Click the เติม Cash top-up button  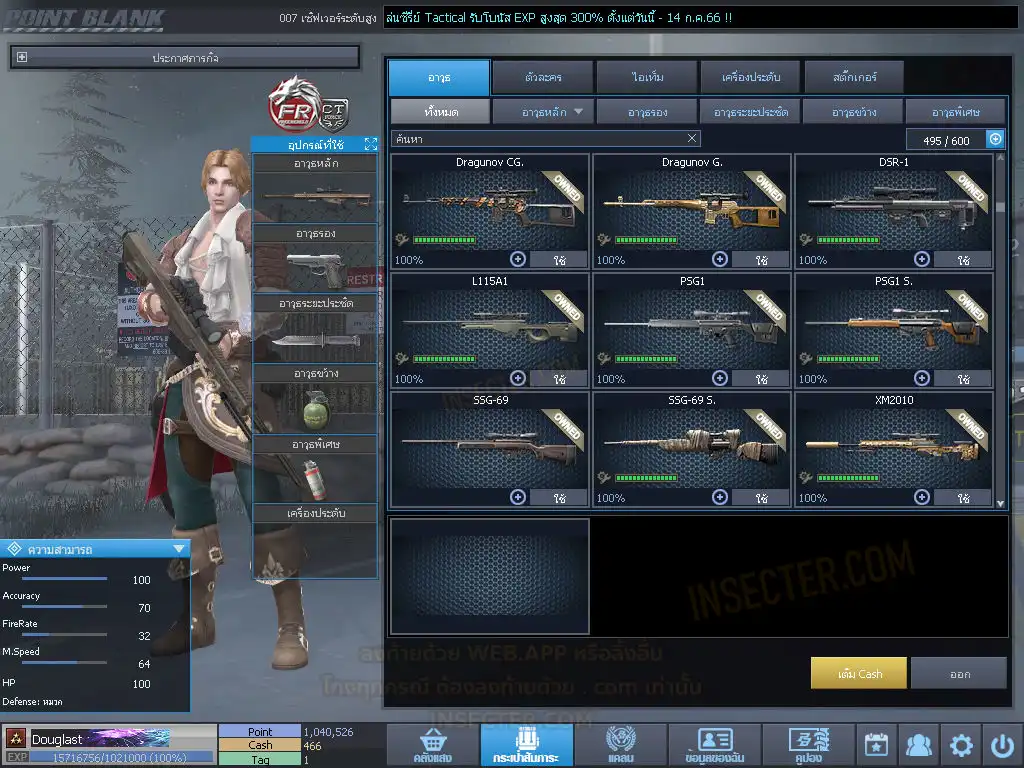coord(859,674)
